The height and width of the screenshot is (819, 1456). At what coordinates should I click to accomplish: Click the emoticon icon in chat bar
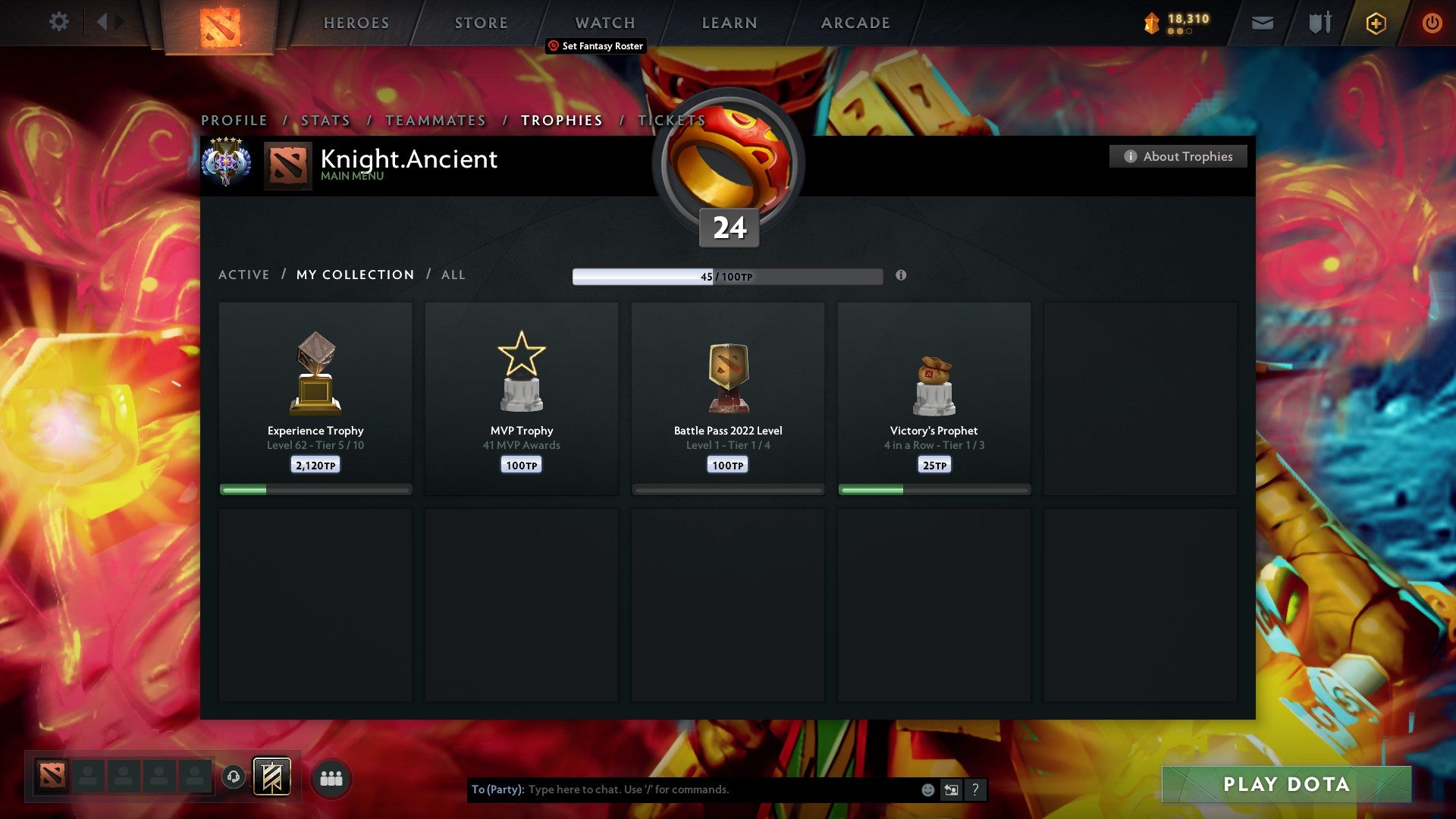click(927, 789)
